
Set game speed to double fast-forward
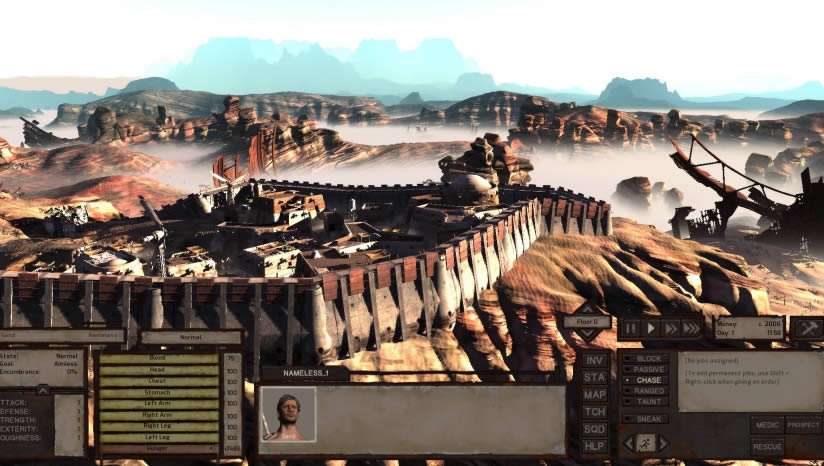click(670, 328)
